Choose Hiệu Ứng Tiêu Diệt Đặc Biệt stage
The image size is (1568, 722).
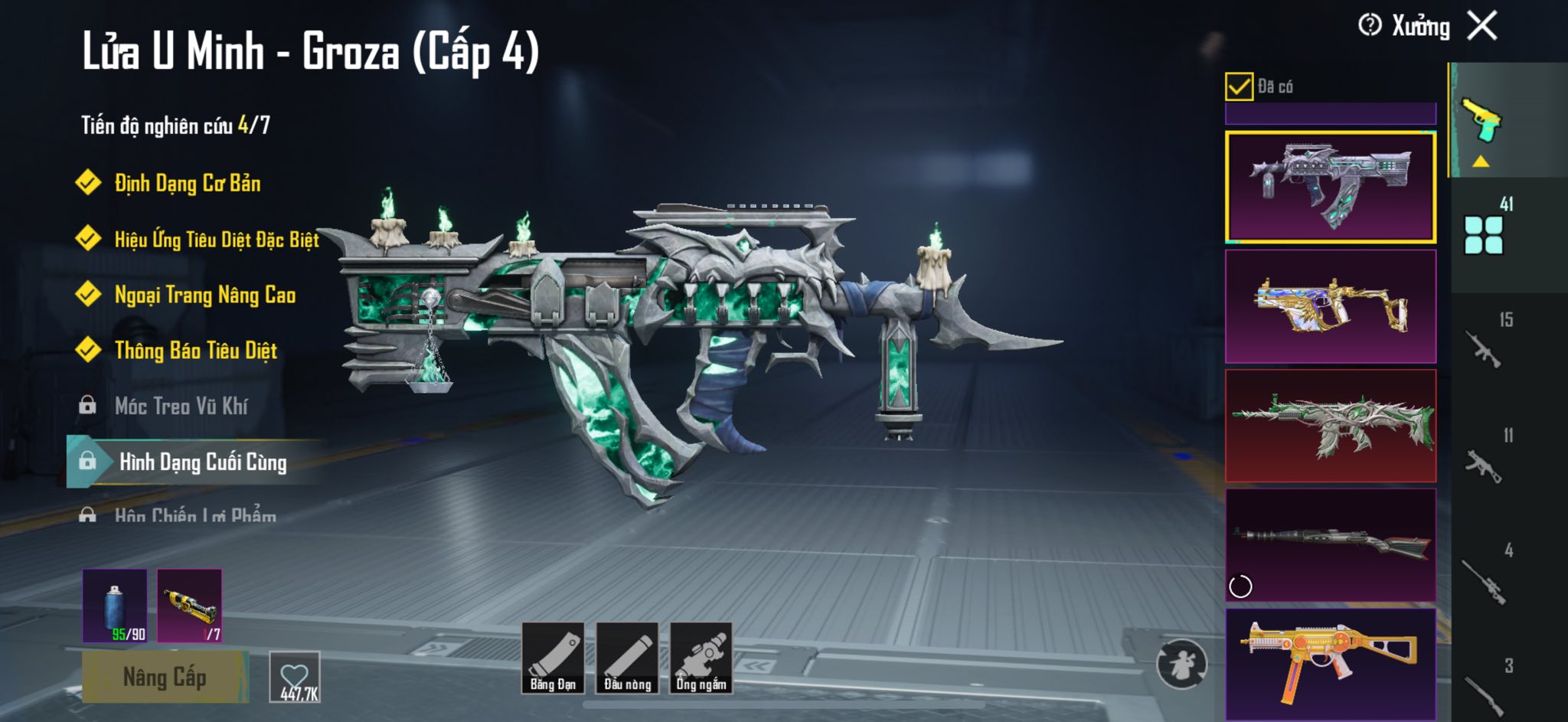[216, 239]
